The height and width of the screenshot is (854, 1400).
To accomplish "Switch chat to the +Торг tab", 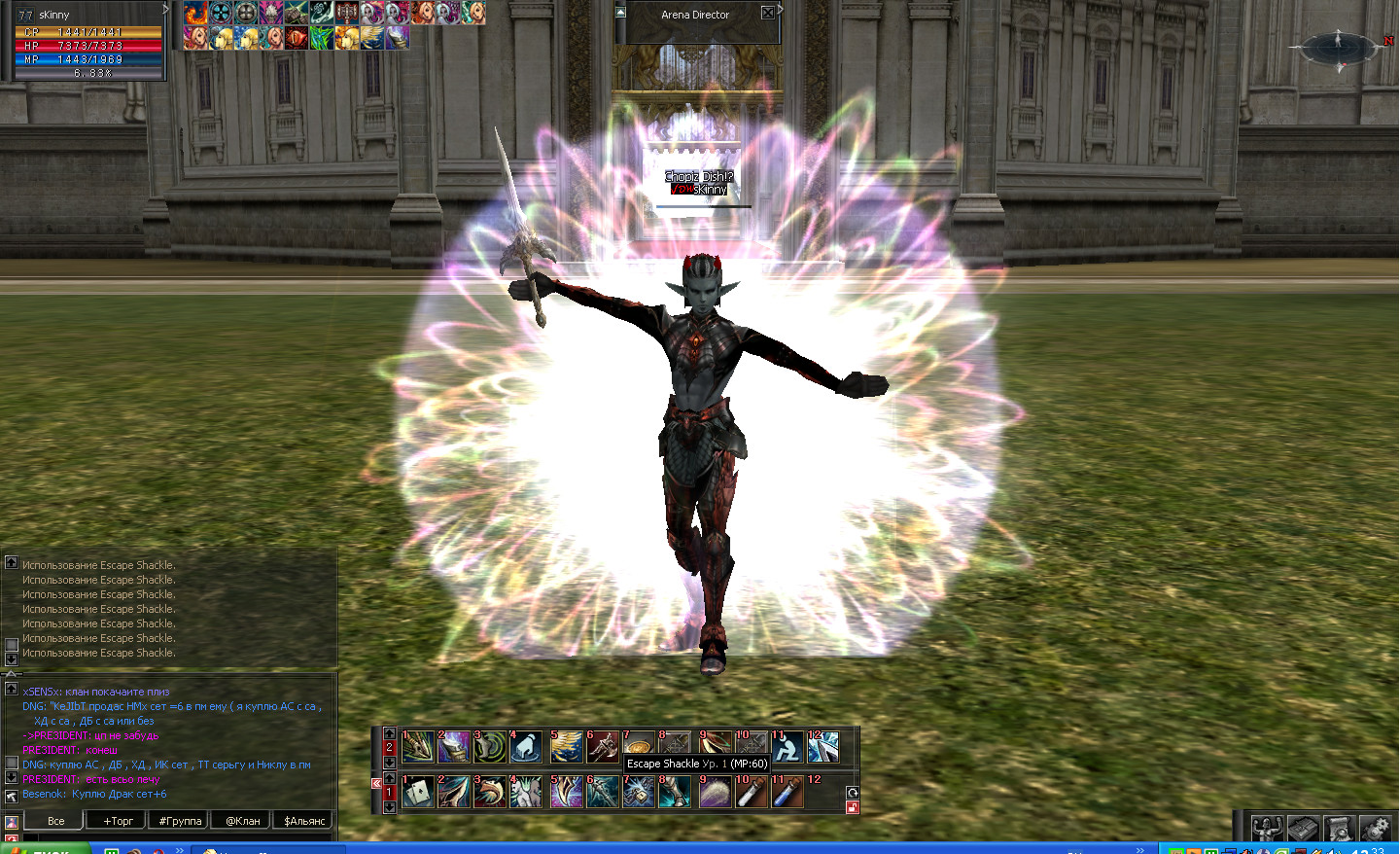I will click(x=118, y=821).
